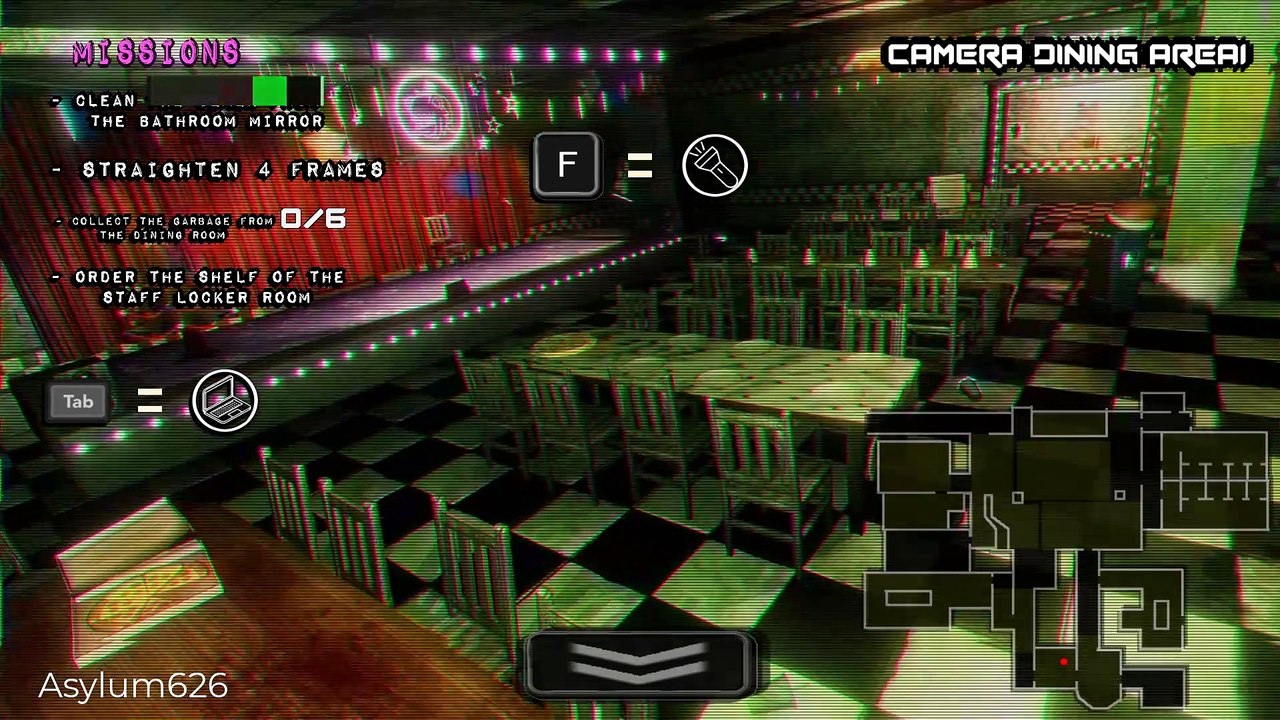Click the down-arrow button to lower the camera
Image resolution: width=1280 pixels, height=720 pixels.
pos(639,663)
